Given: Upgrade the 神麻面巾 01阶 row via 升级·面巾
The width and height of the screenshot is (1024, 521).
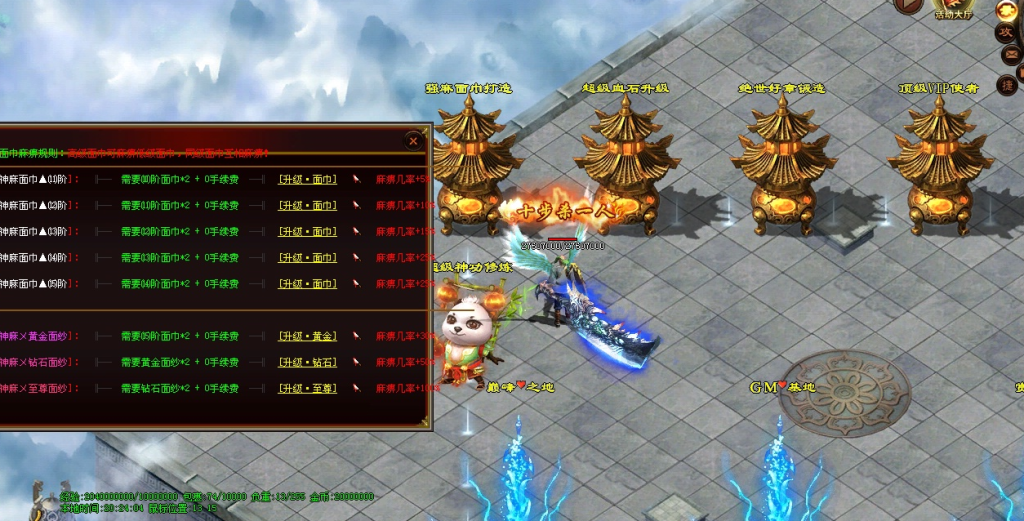Looking at the screenshot, I should click(x=307, y=180).
